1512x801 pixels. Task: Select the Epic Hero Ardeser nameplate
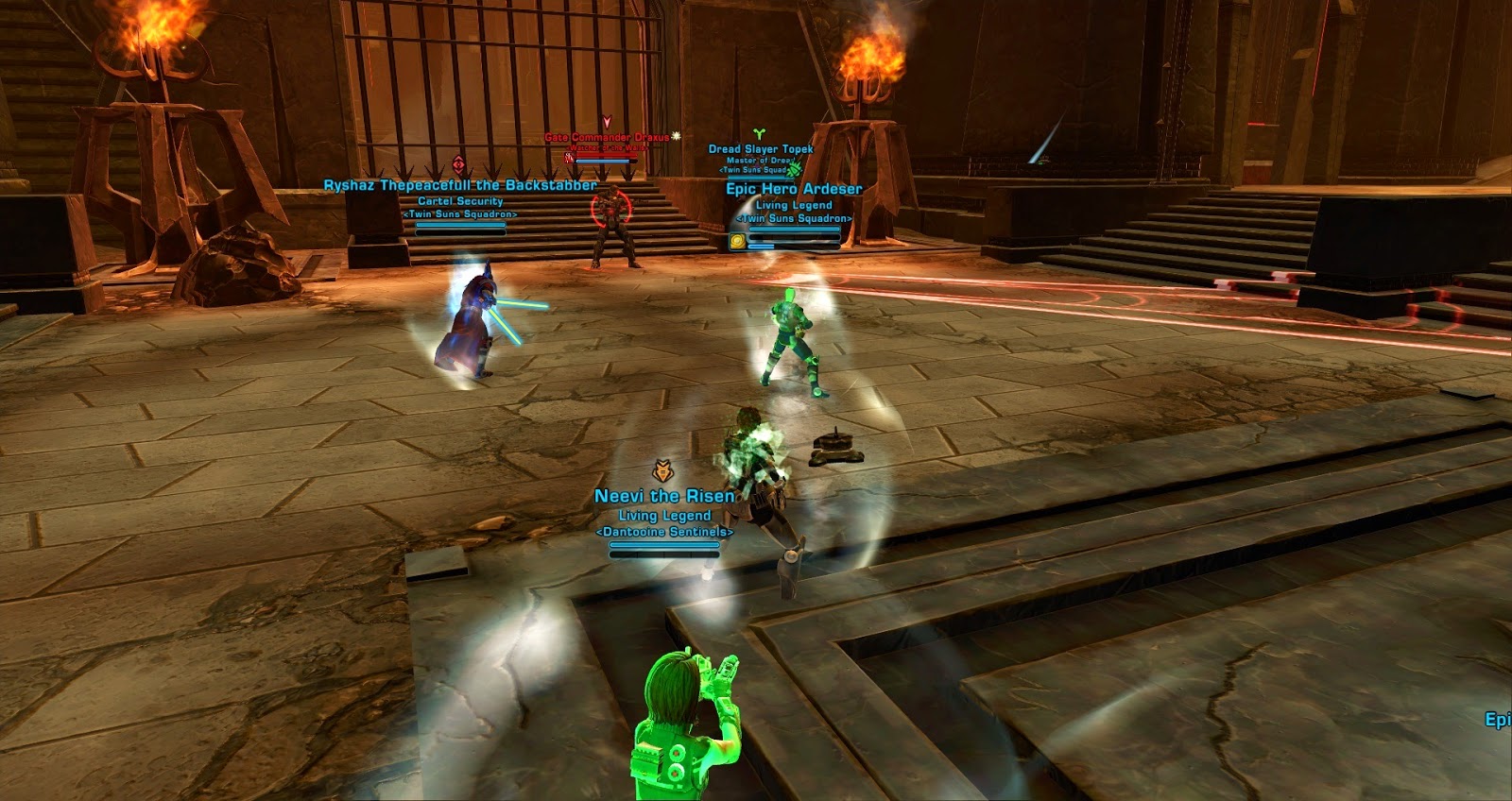tap(794, 189)
